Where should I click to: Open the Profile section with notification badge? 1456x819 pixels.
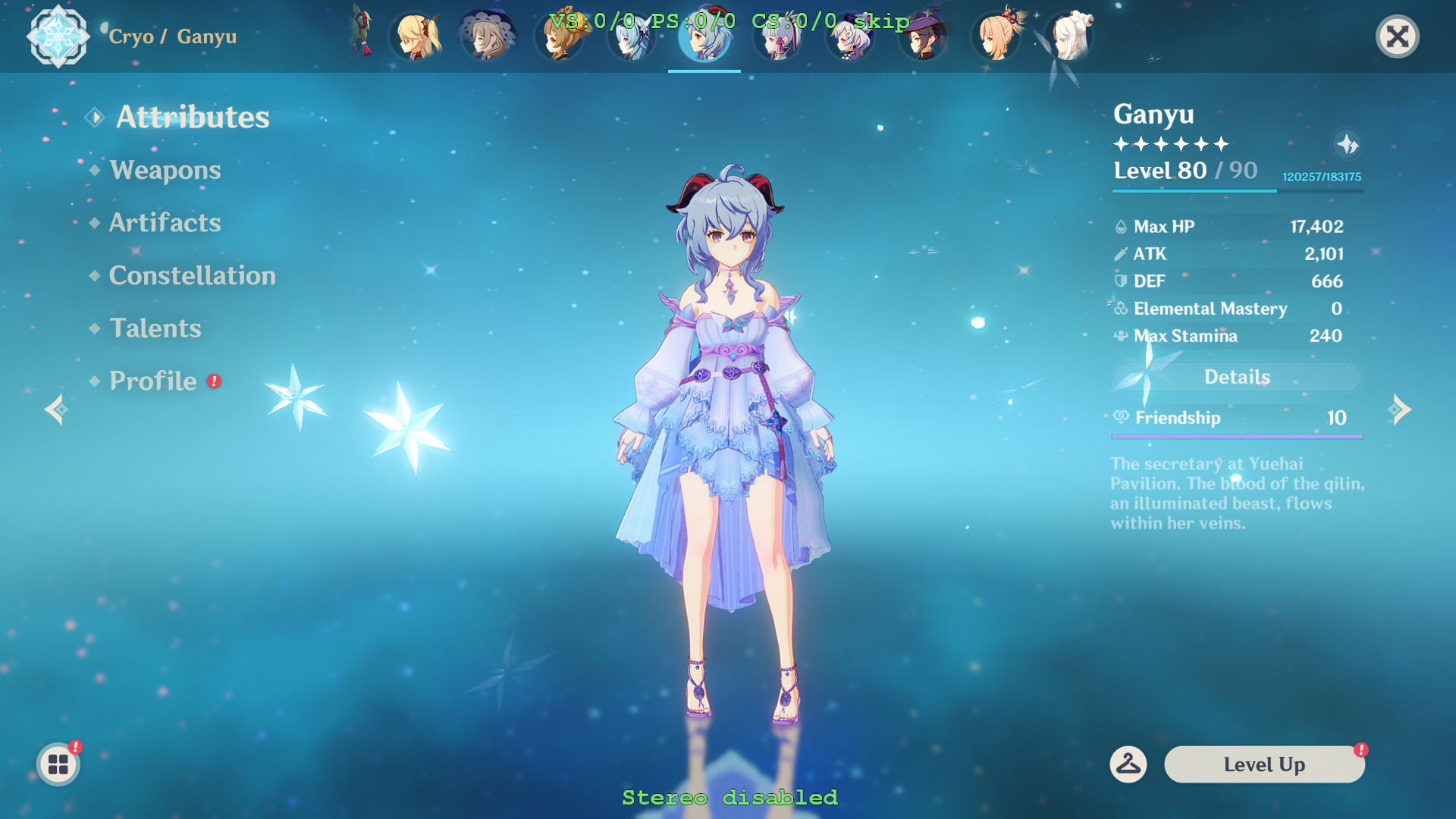[151, 381]
